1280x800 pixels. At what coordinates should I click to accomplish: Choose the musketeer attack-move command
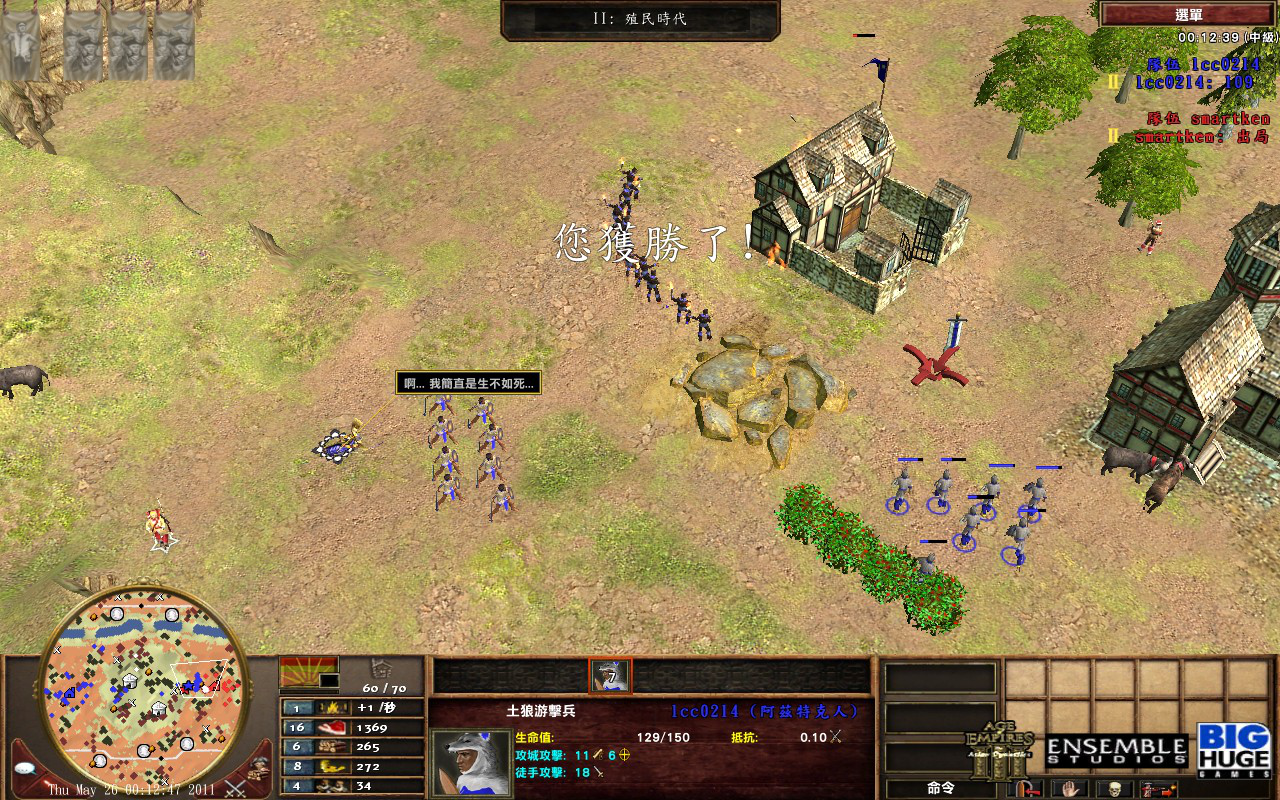(1157, 789)
